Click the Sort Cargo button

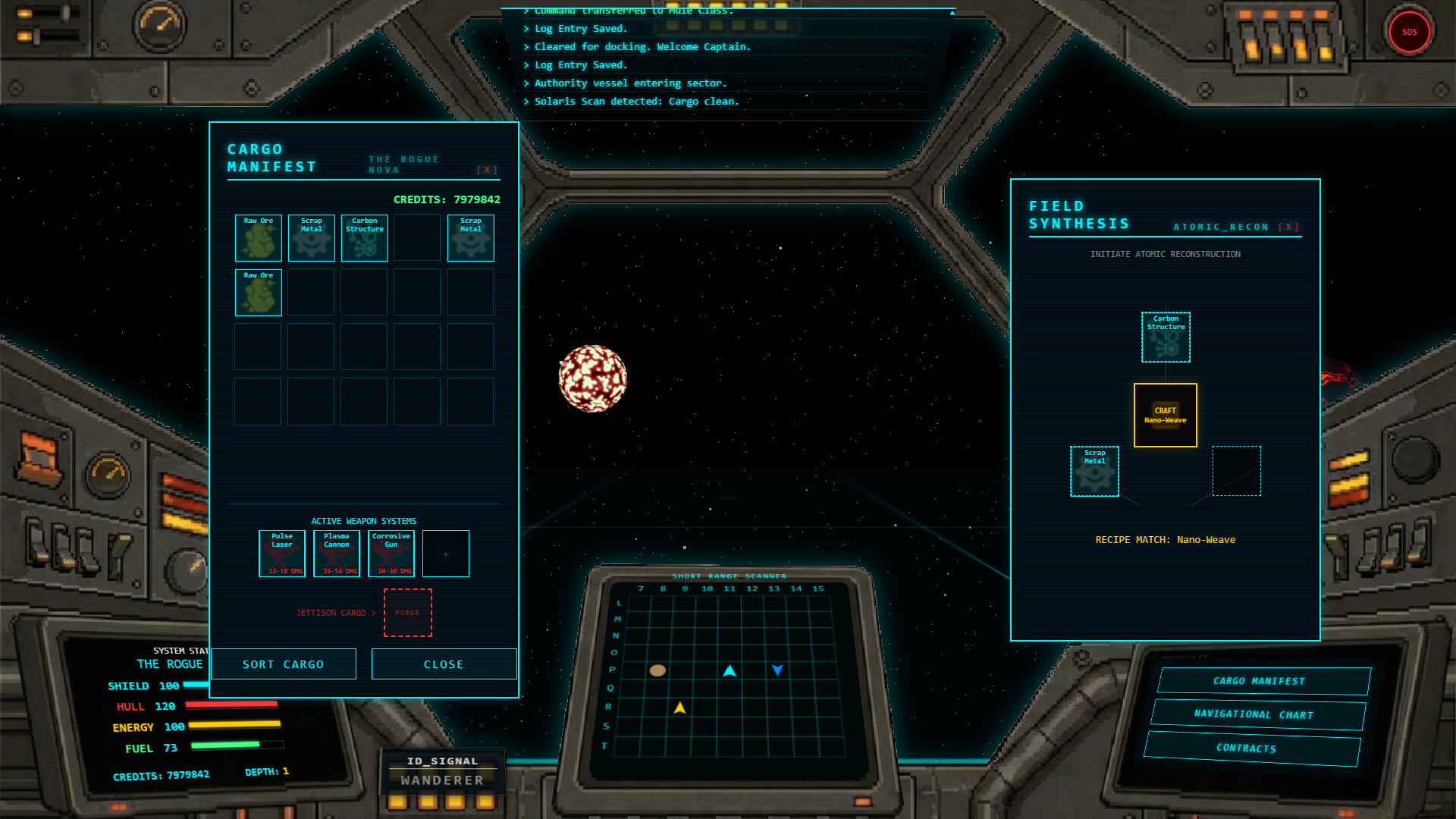(x=284, y=664)
